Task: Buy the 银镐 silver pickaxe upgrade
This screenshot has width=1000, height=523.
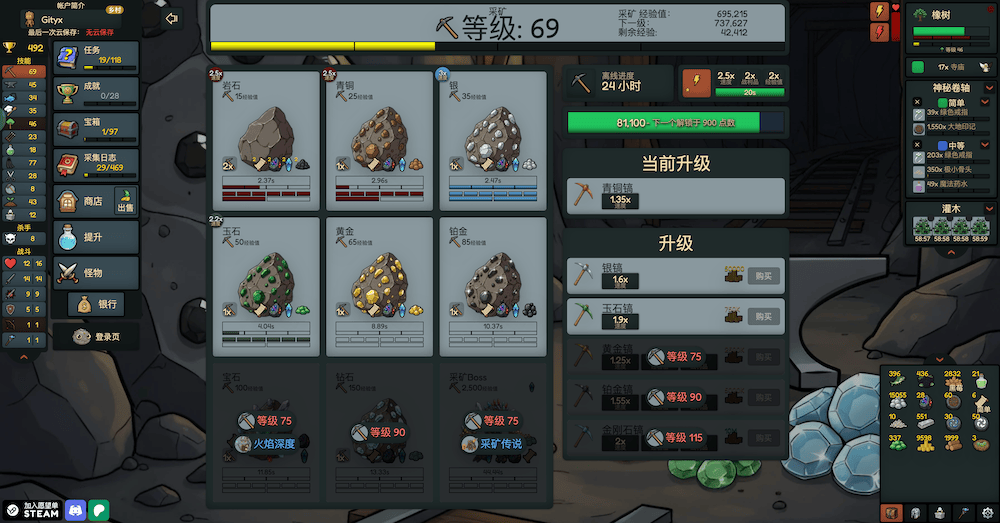Action: pos(765,275)
